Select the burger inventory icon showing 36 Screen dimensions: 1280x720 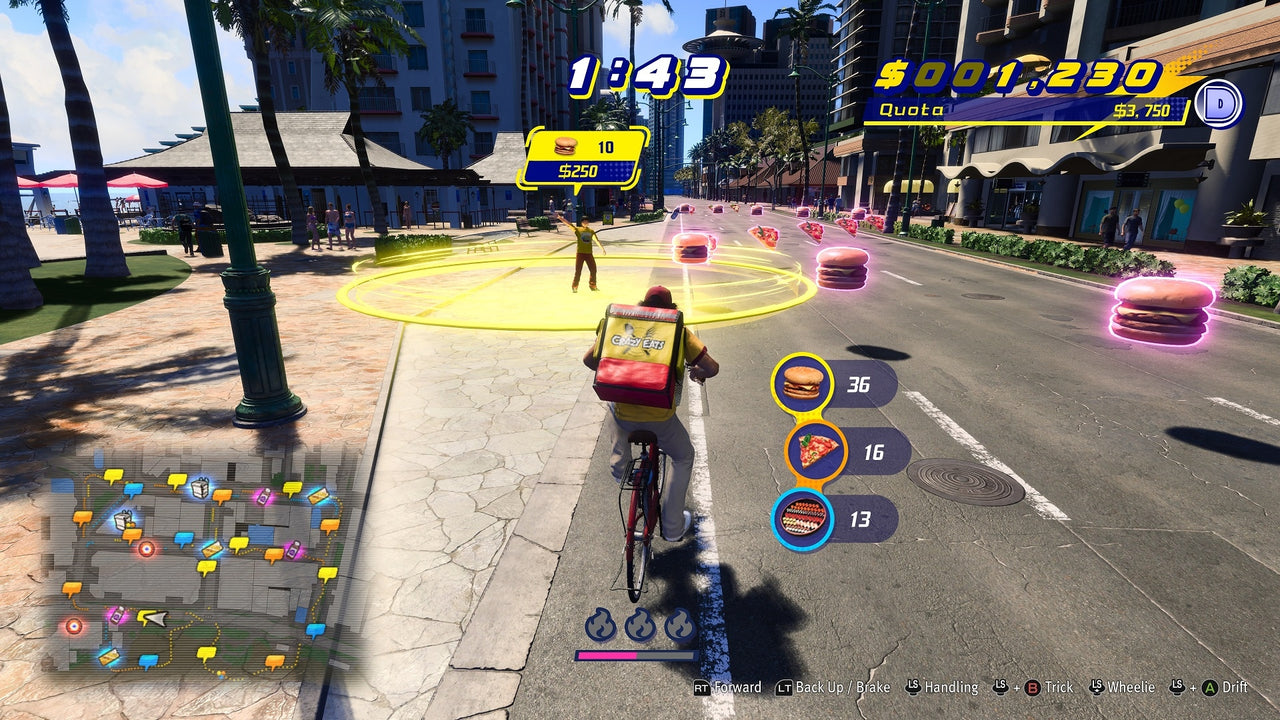[x=801, y=380]
